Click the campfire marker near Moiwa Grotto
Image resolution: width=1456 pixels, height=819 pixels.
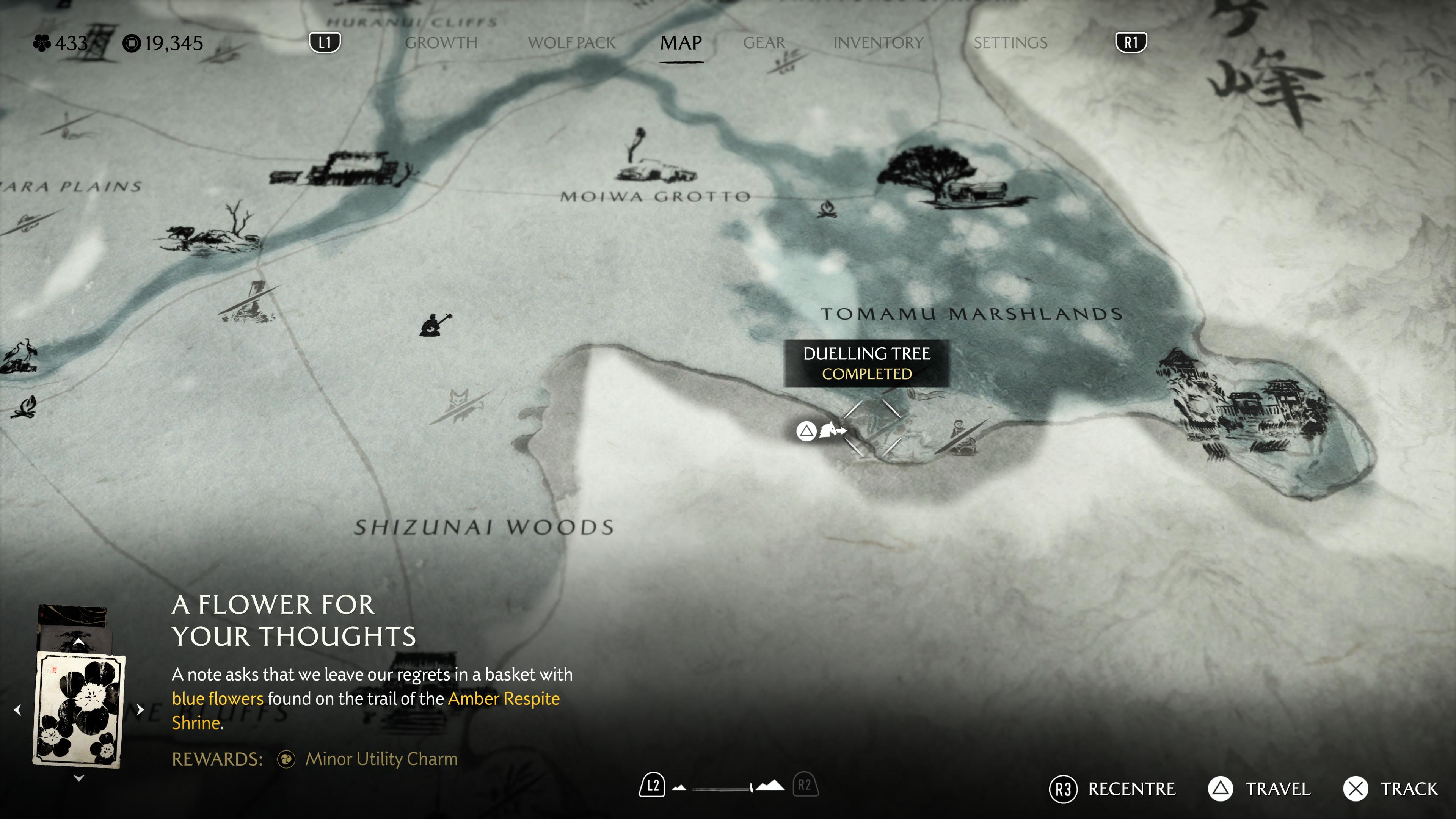(827, 209)
